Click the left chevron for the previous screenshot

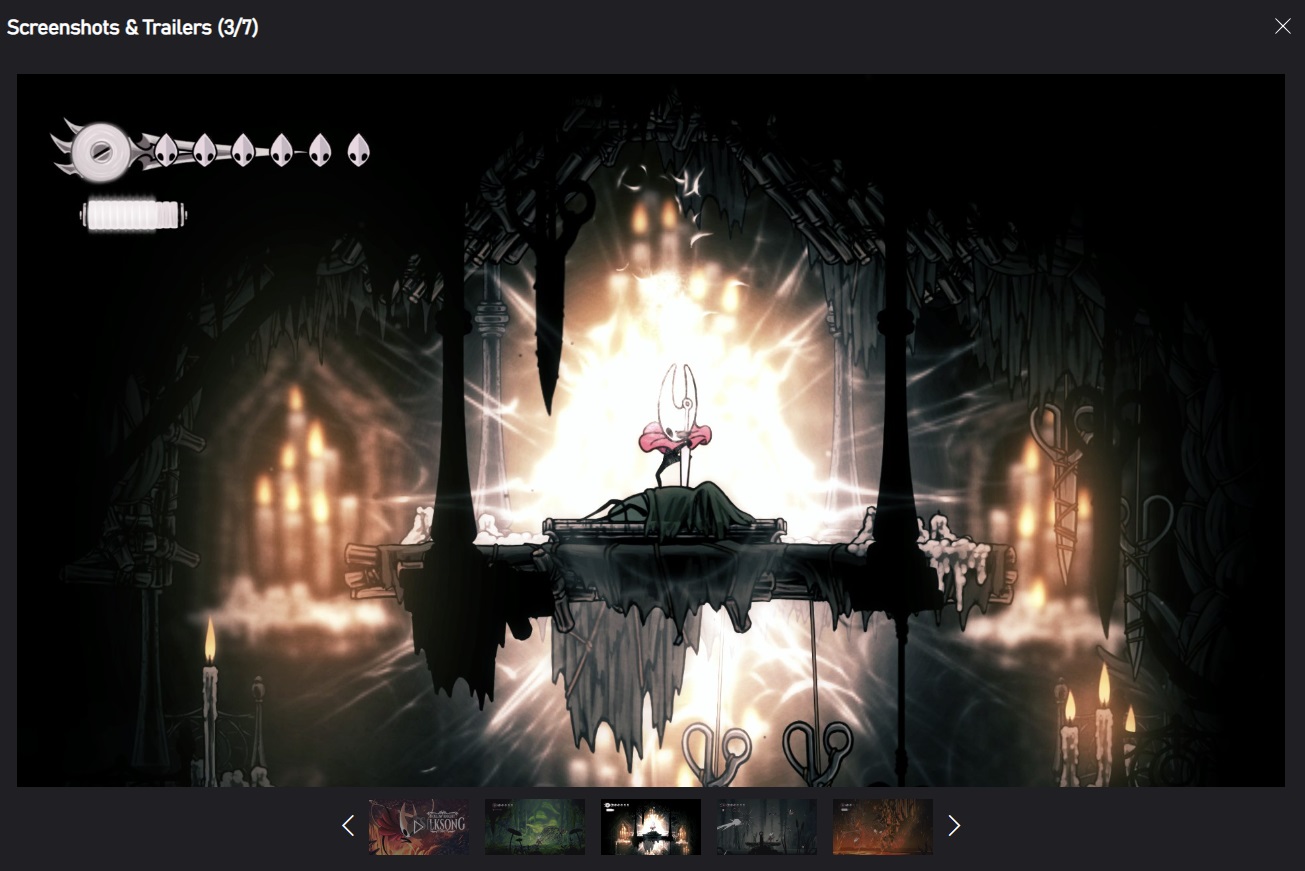[x=348, y=826]
